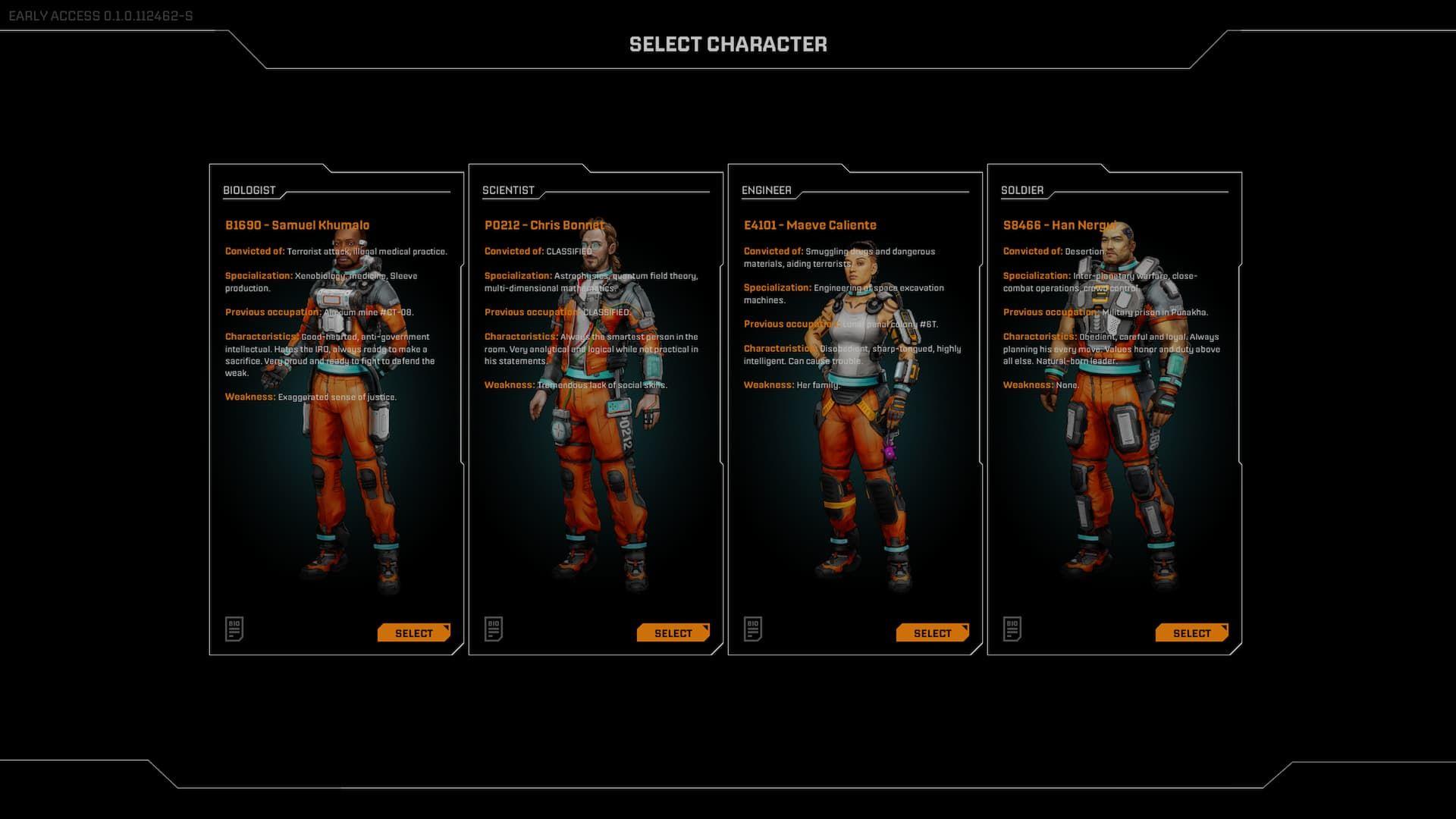
Task: Select the Scientist Chris Bonnet
Action: [x=673, y=632]
